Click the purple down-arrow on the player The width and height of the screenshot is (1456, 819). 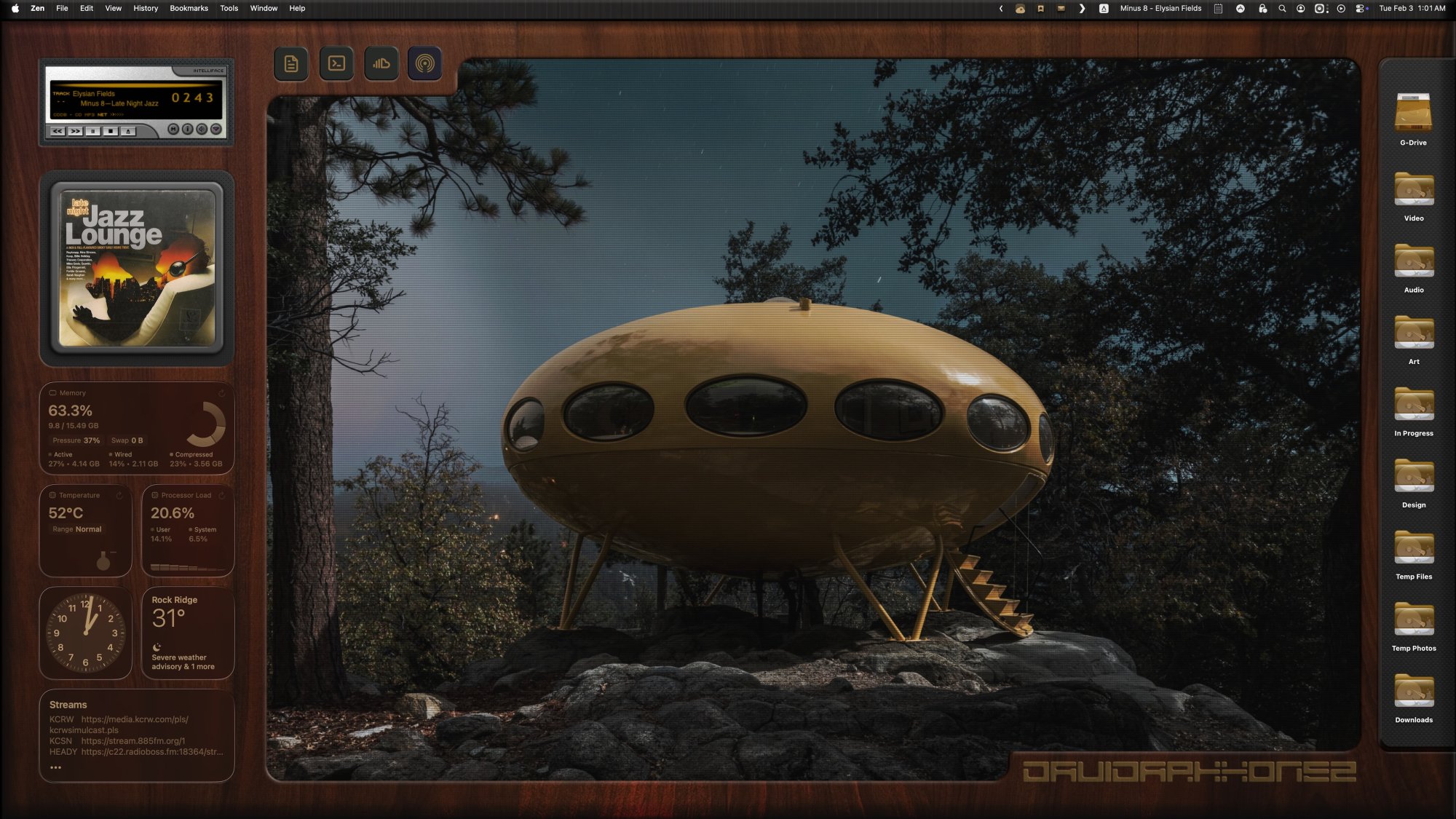click(216, 131)
